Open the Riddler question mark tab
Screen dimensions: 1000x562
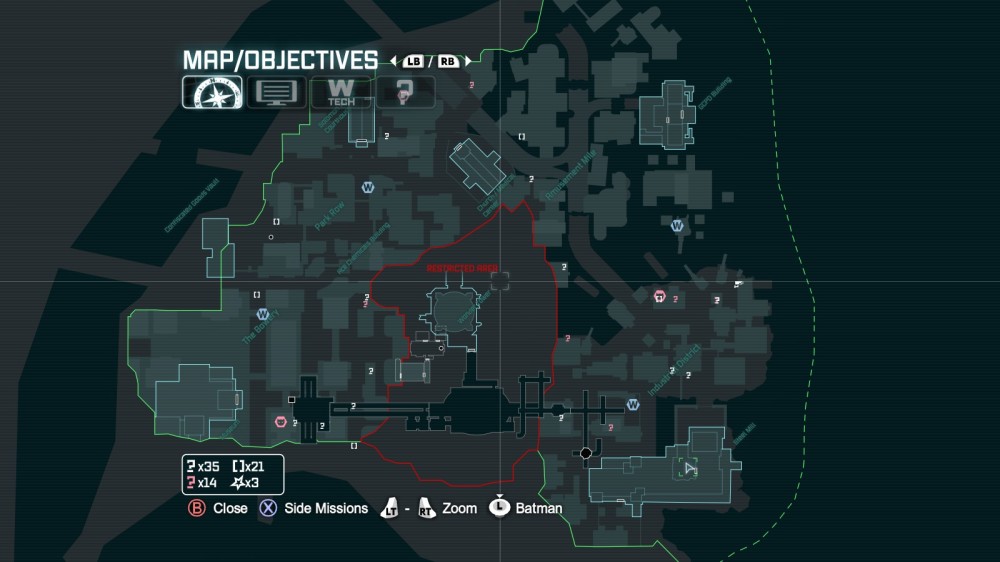(x=405, y=92)
